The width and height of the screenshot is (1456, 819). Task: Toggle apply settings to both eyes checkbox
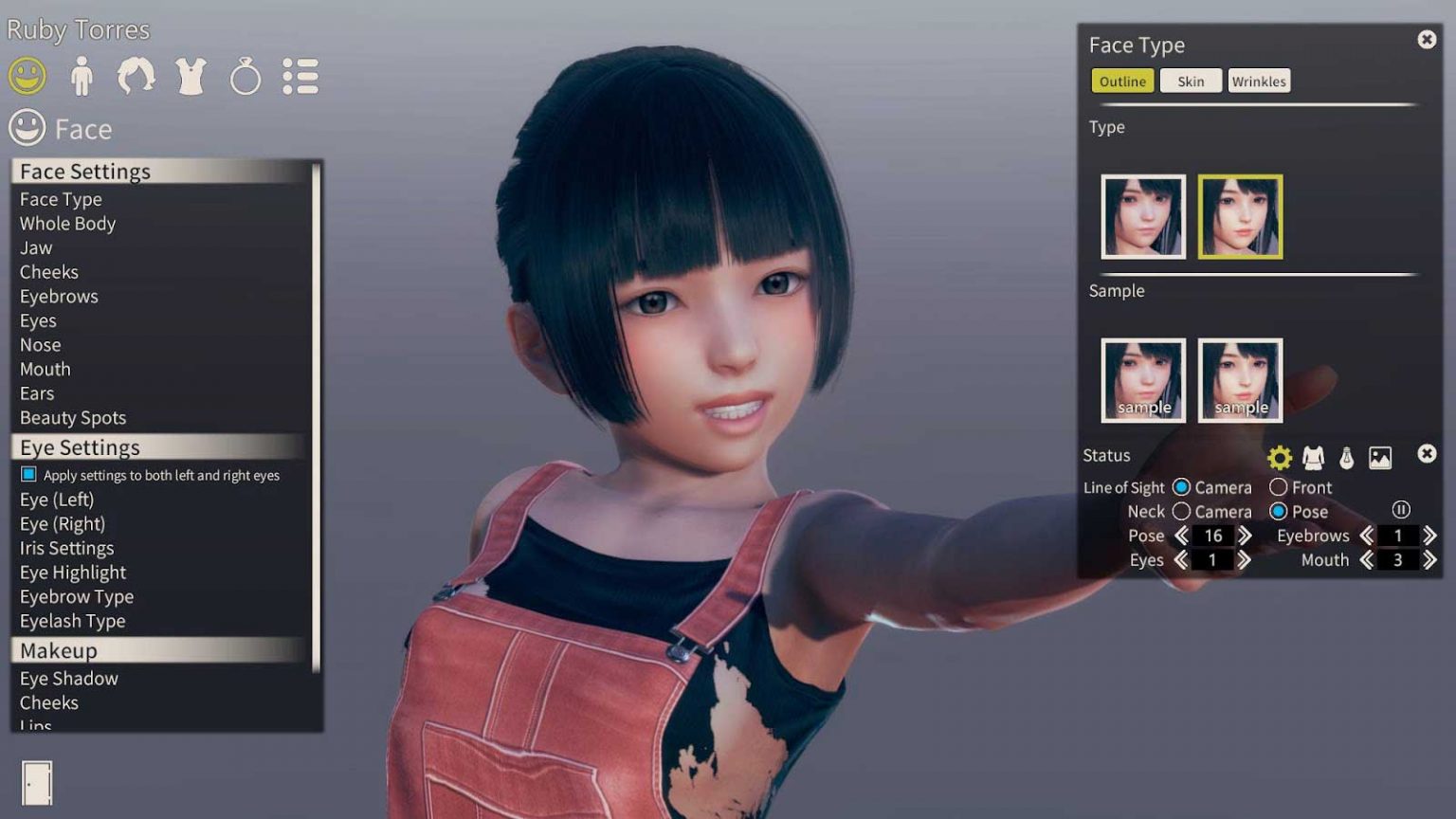[x=28, y=474]
